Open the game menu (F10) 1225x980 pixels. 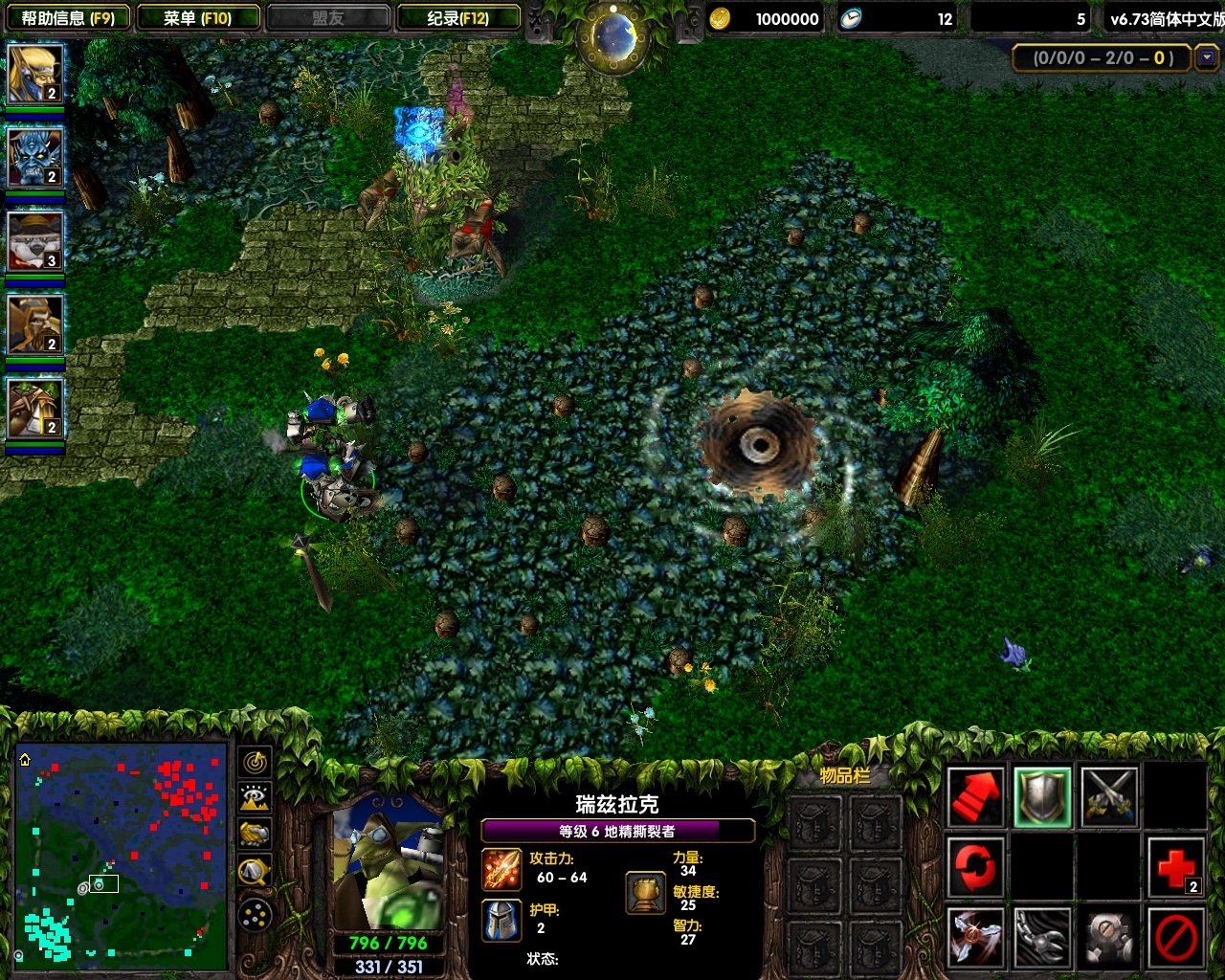(198, 18)
